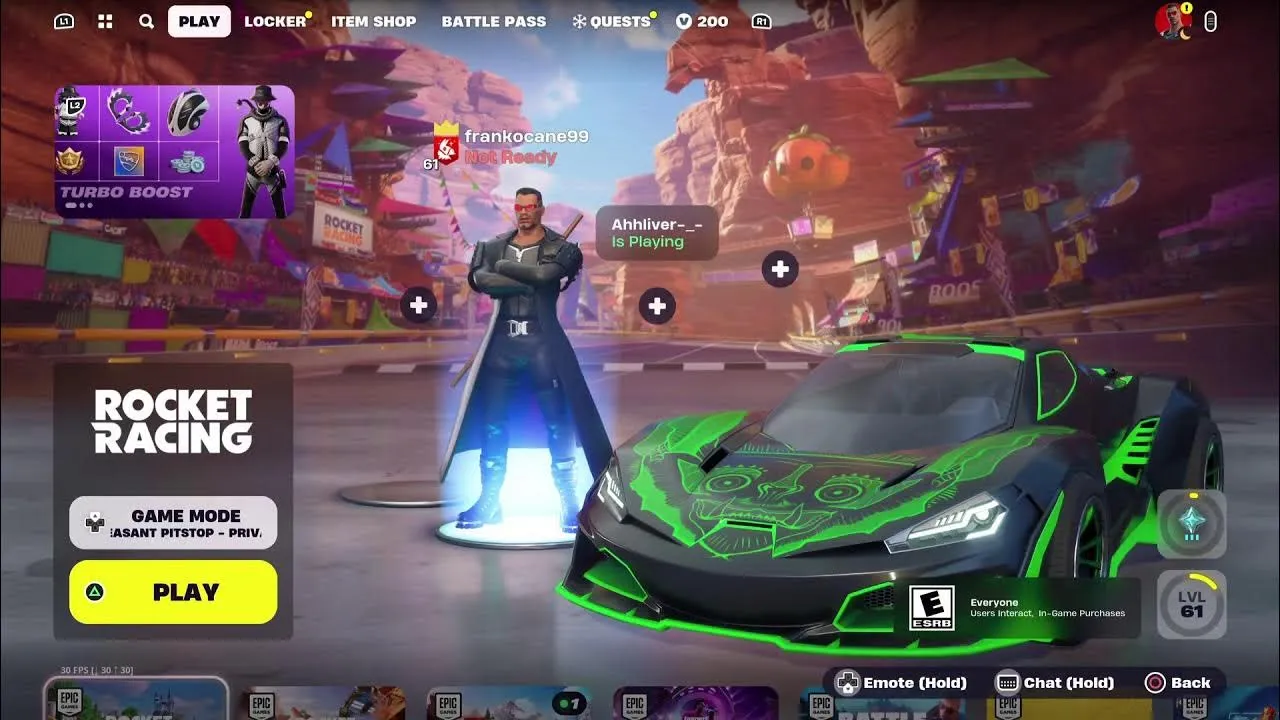1280x720 pixels.
Task: Open the Chat (Hold) option
Action: click(1056, 683)
